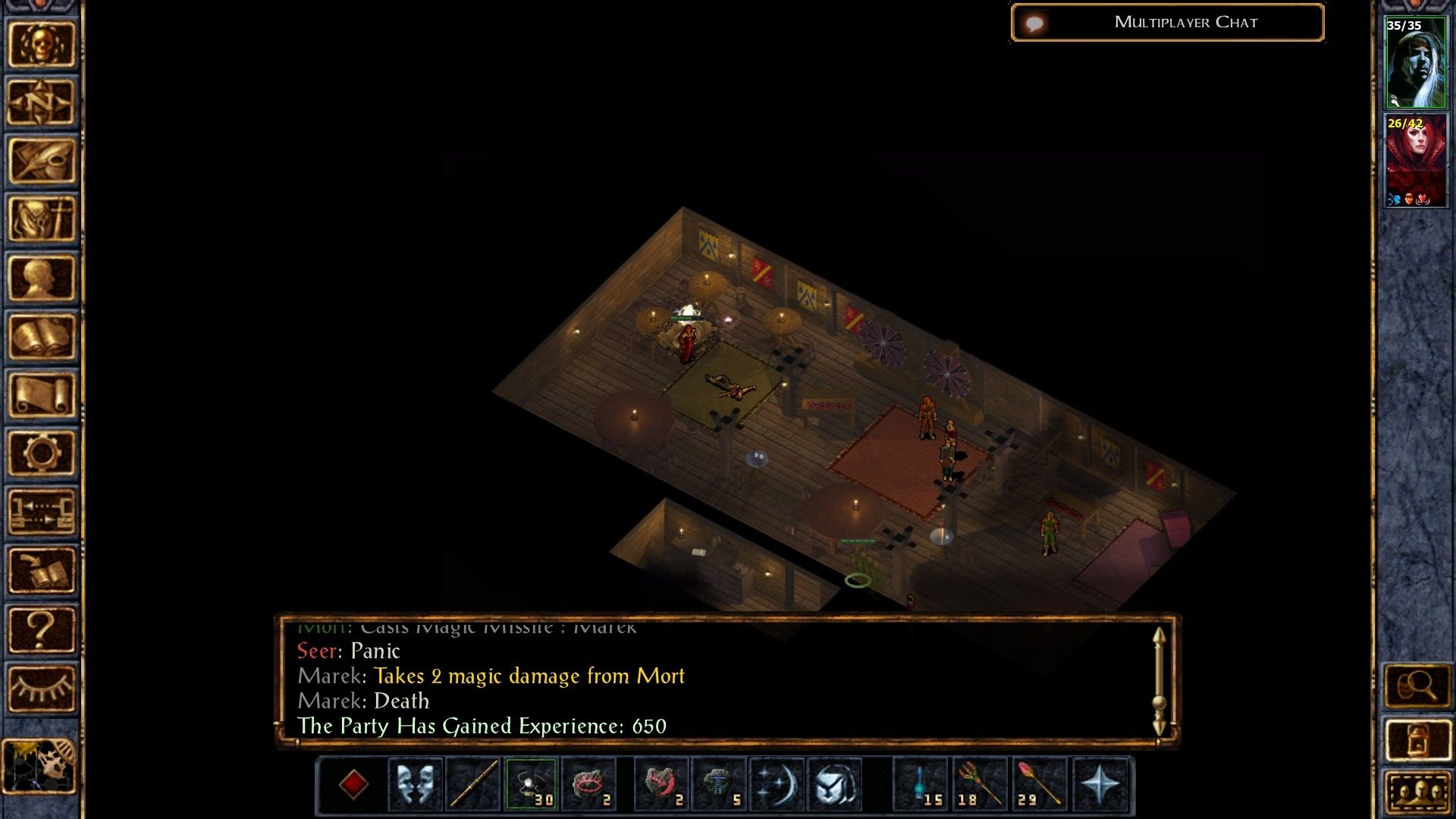Open the area map via compass icon
The height and width of the screenshot is (819, 1456).
tap(42, 102)
